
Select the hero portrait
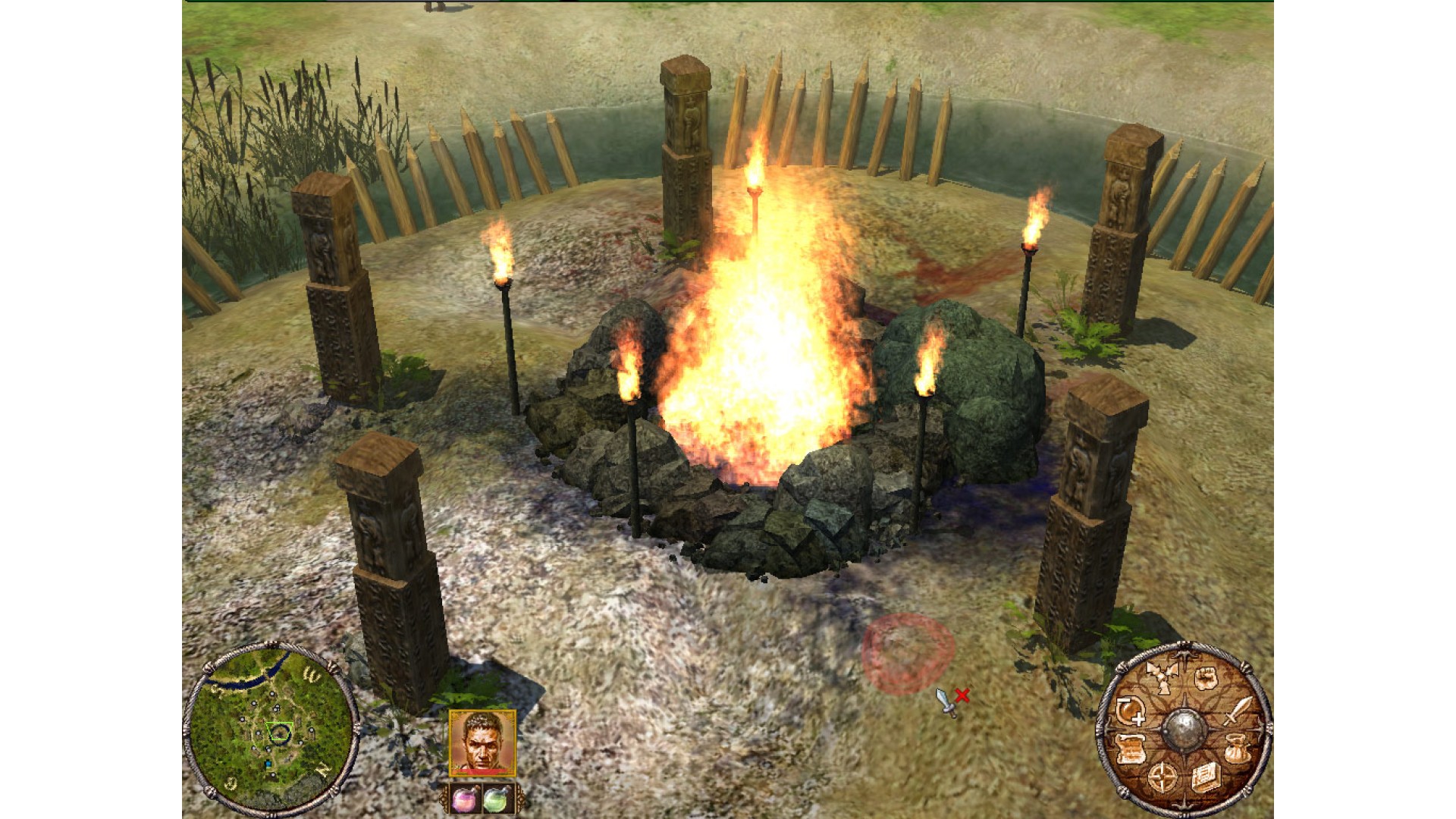(482, 742)
